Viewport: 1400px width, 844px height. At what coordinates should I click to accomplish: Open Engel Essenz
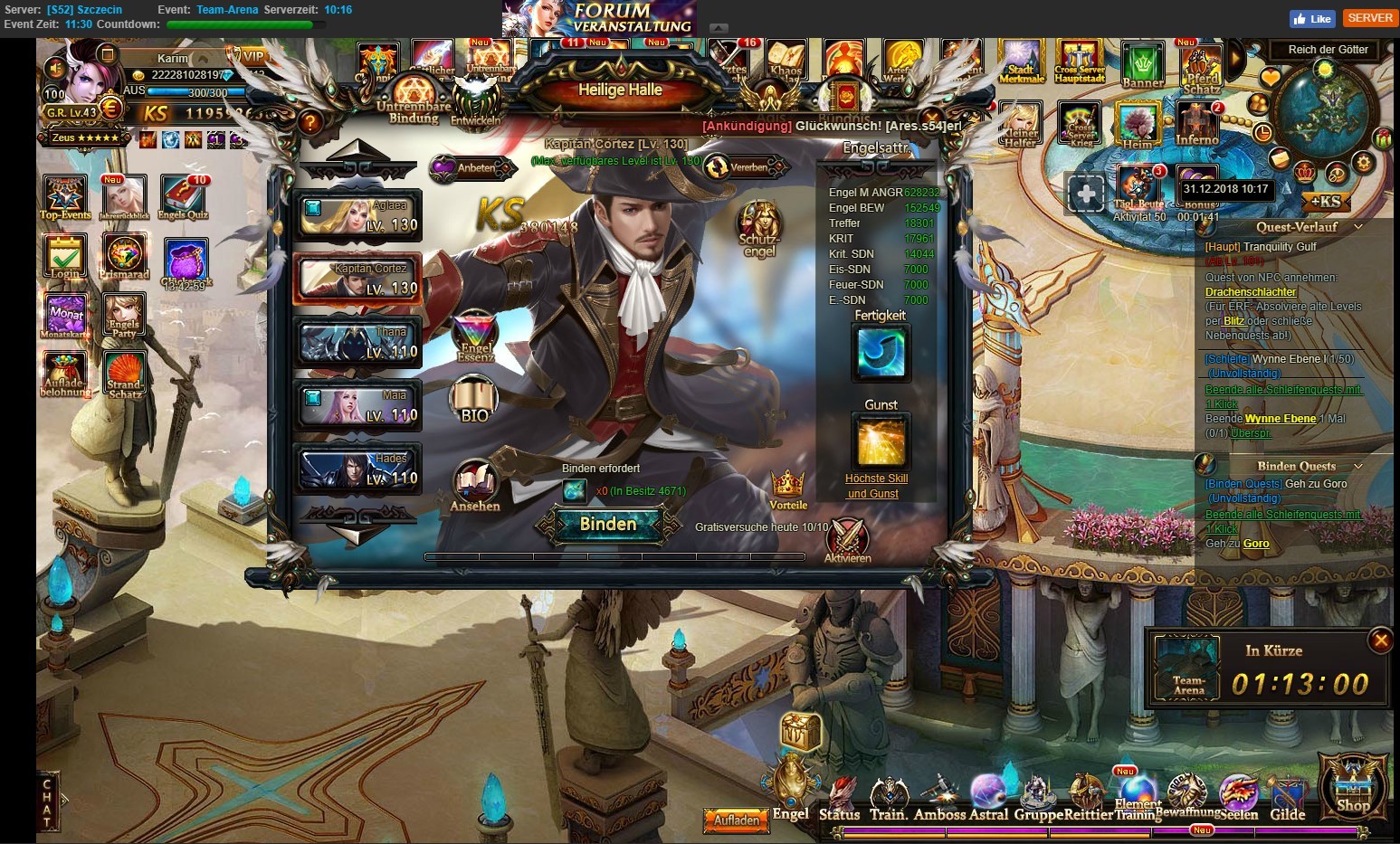coord(475,337)
